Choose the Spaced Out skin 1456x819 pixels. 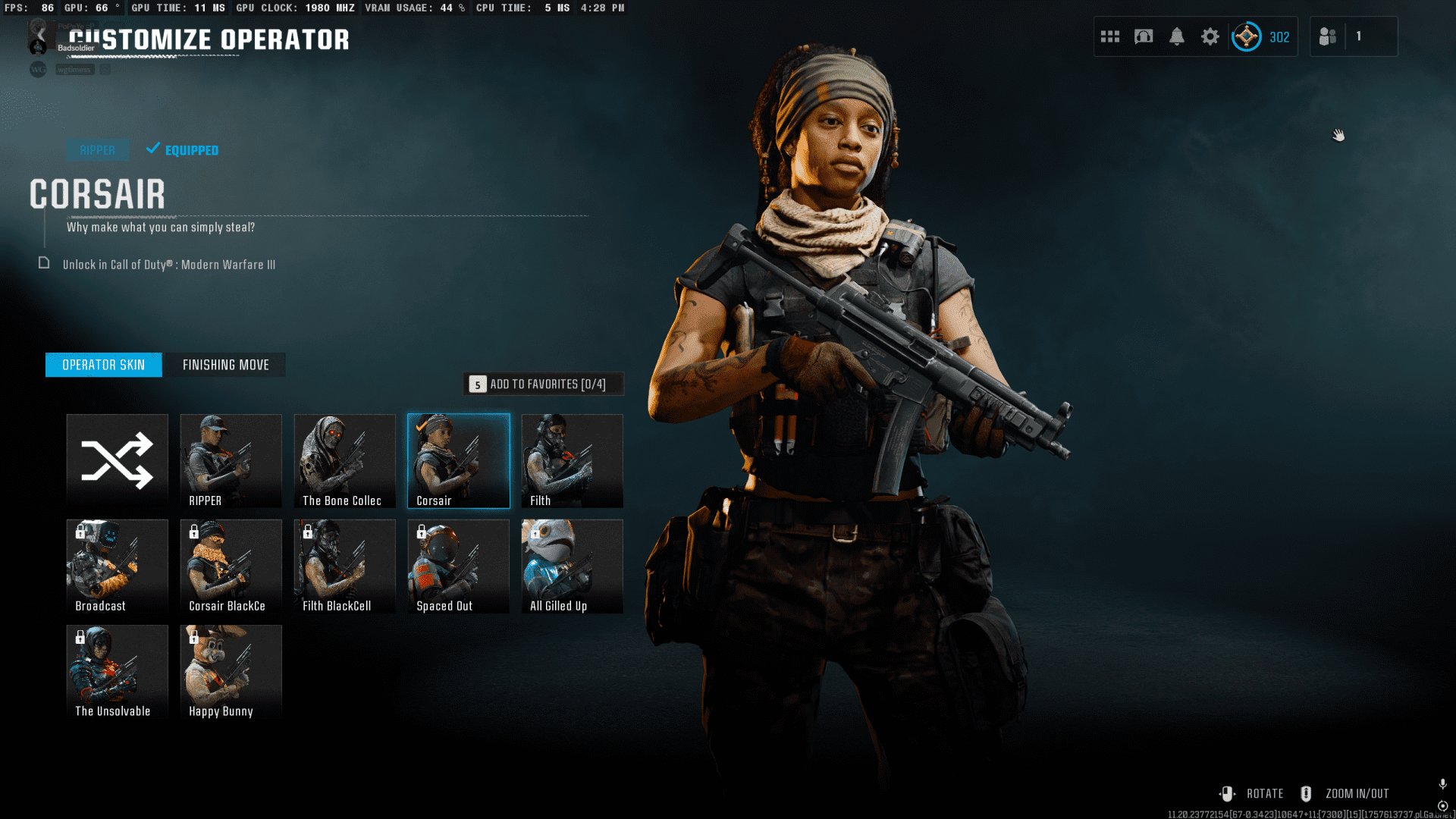(x=459, y=566)
